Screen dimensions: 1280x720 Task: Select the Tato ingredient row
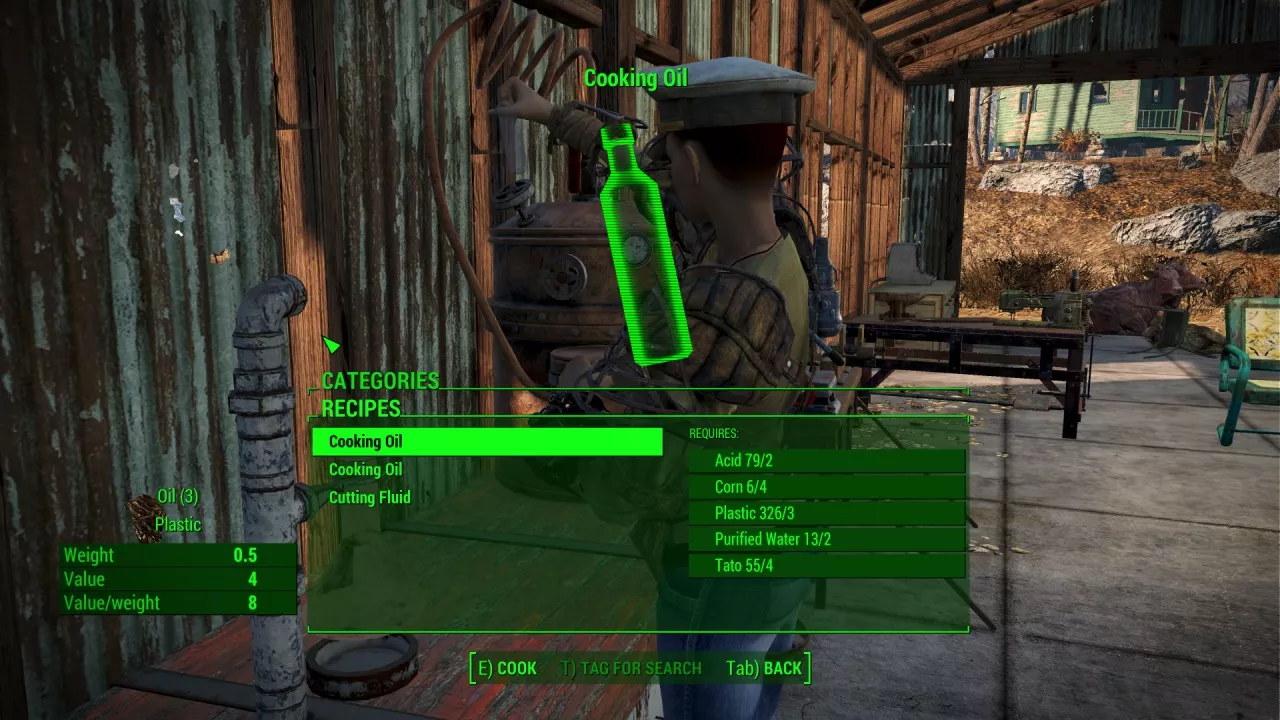tap(827, 565)
